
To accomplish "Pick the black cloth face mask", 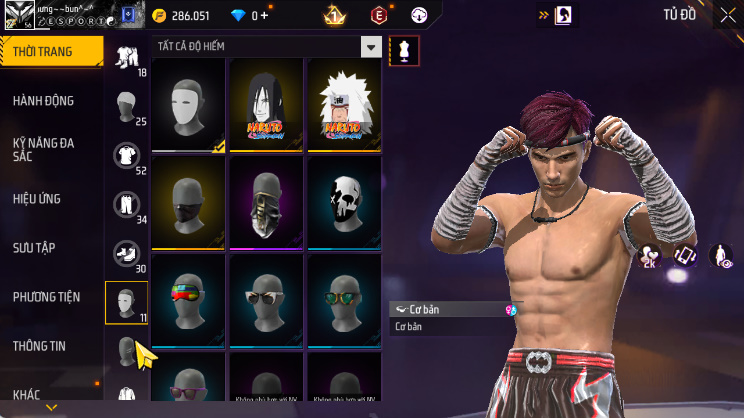I will tap(188, 203).
